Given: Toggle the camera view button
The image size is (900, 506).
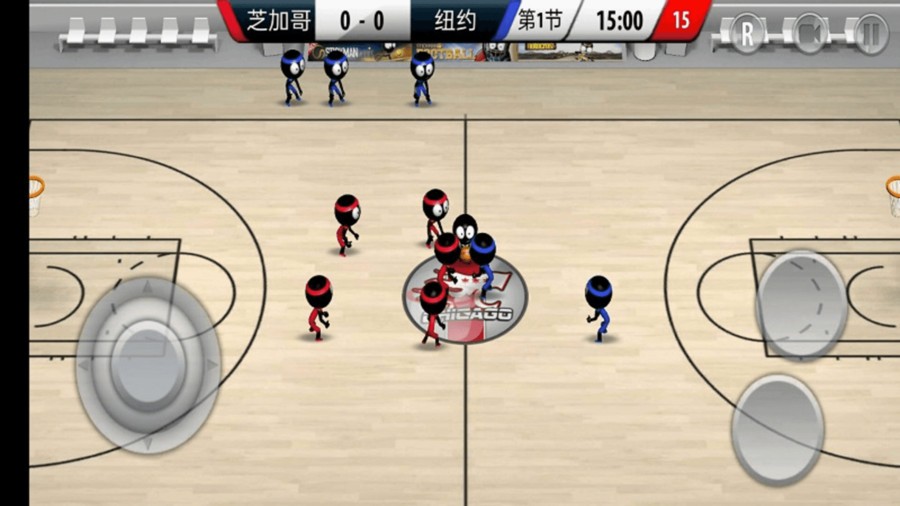Looking at the screenshot, I should 809,33.
